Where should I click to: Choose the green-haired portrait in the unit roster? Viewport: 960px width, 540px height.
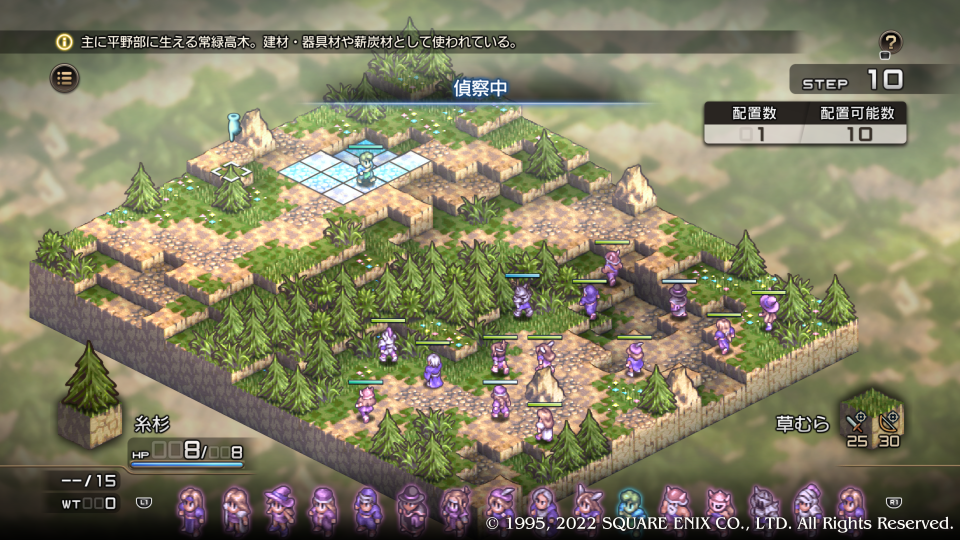[630, 507]
